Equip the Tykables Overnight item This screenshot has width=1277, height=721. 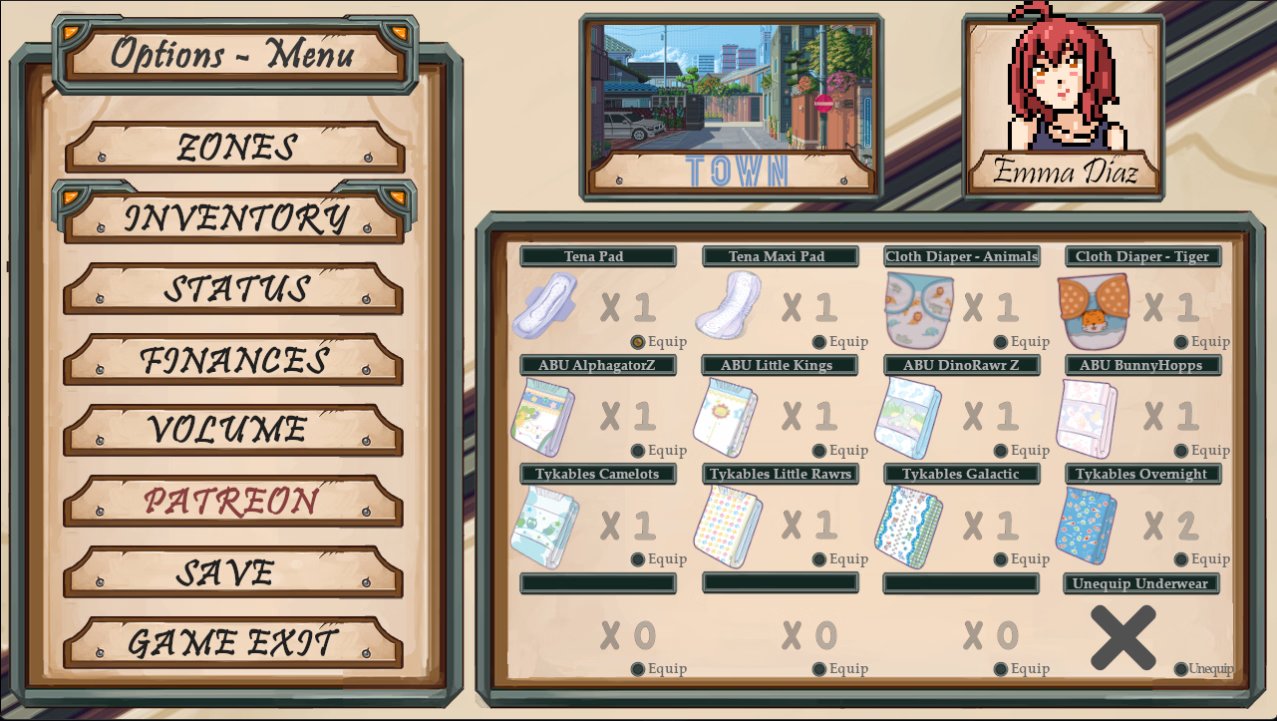(1181, 560)
